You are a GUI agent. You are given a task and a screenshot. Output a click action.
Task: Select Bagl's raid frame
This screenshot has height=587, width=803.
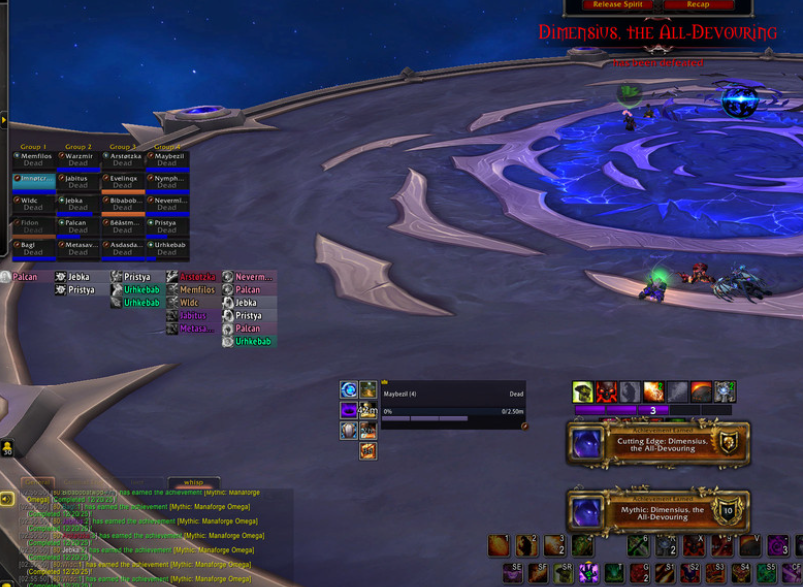[x=33, y=248]
